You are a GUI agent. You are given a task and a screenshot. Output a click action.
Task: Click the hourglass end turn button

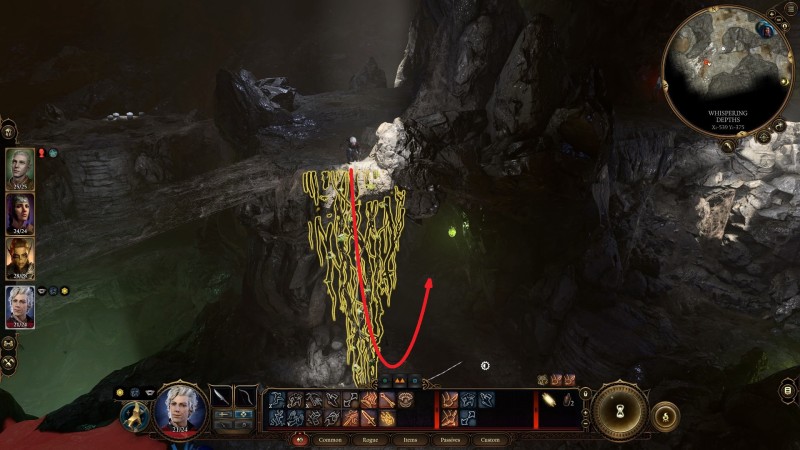619,409
